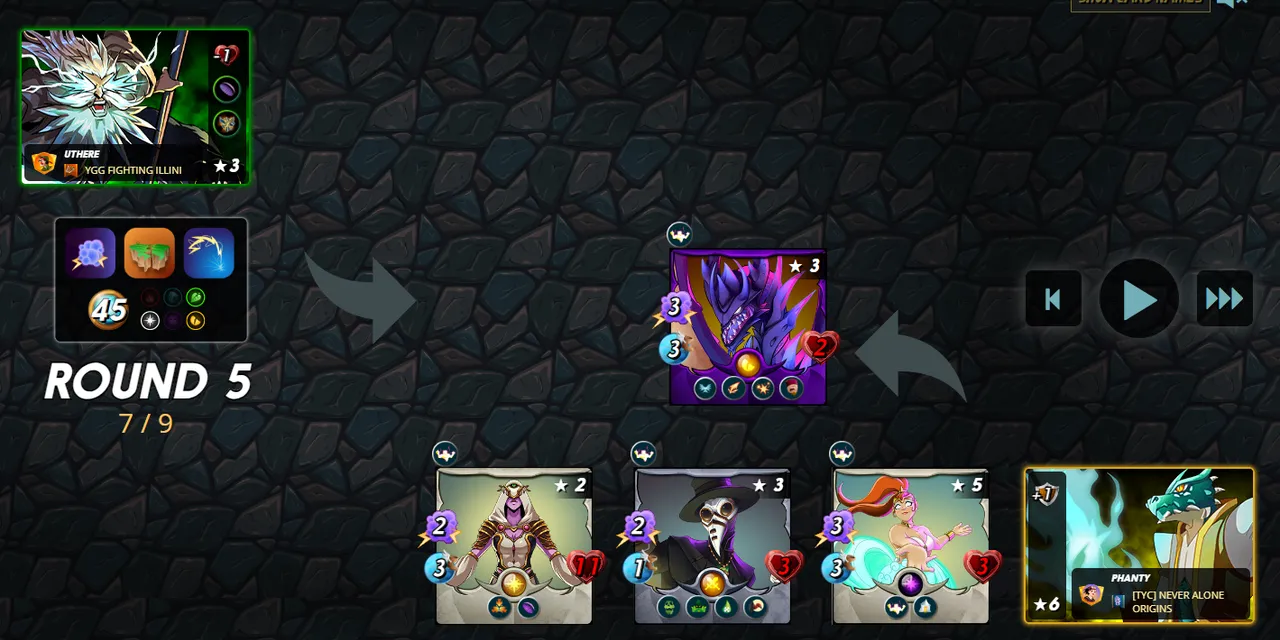Select the orange-haired mermaid card
The height and width of the screenshot is (640, 1280).
910,545
